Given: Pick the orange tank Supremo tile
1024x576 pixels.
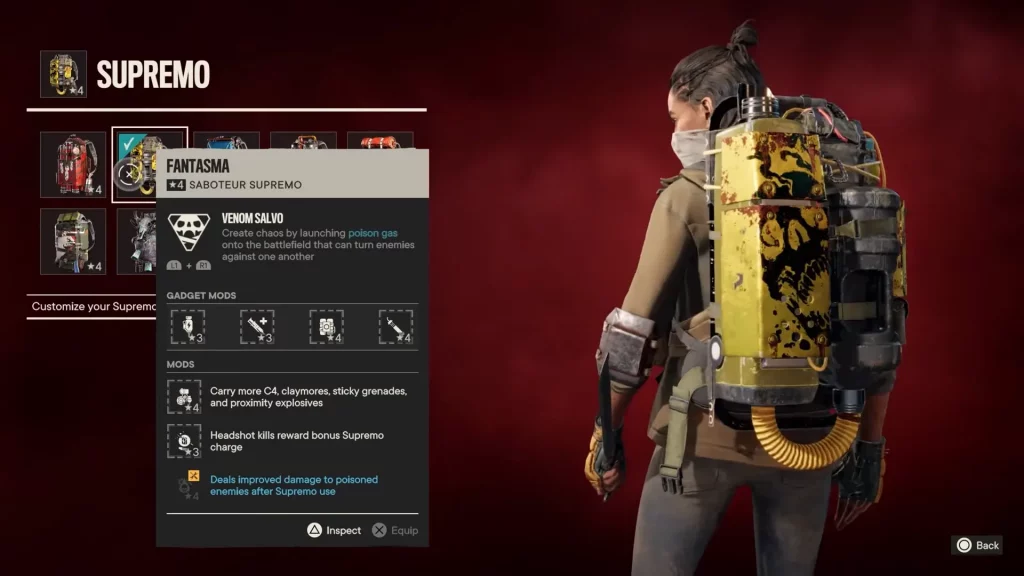Looking at the screenshot, I should (x=380, y=141).
